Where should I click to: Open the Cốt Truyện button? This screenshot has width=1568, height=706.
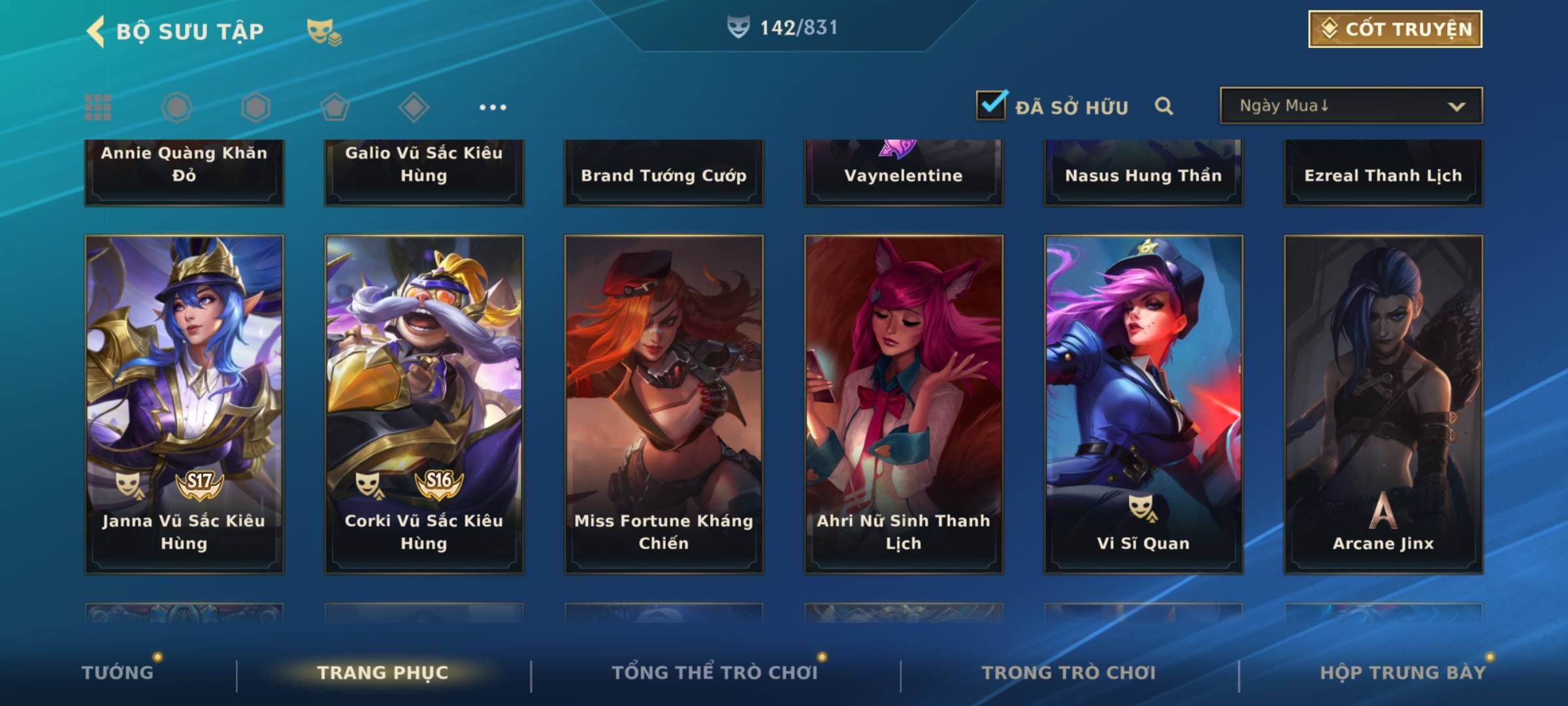(1395, 29)
